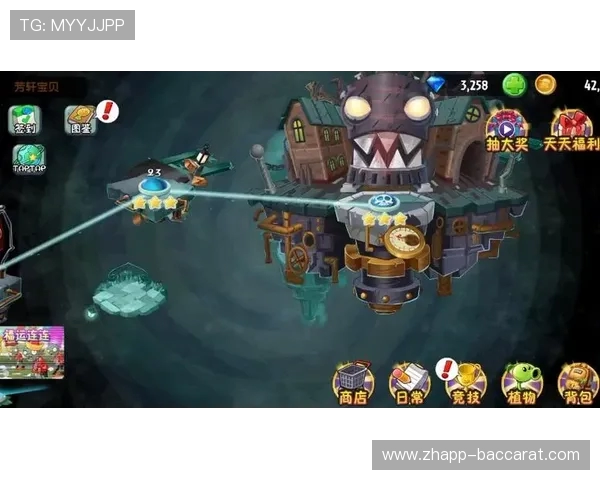Click the blue gem currency icon
Viewport: 600px width, 480px height.
[437, 85]
